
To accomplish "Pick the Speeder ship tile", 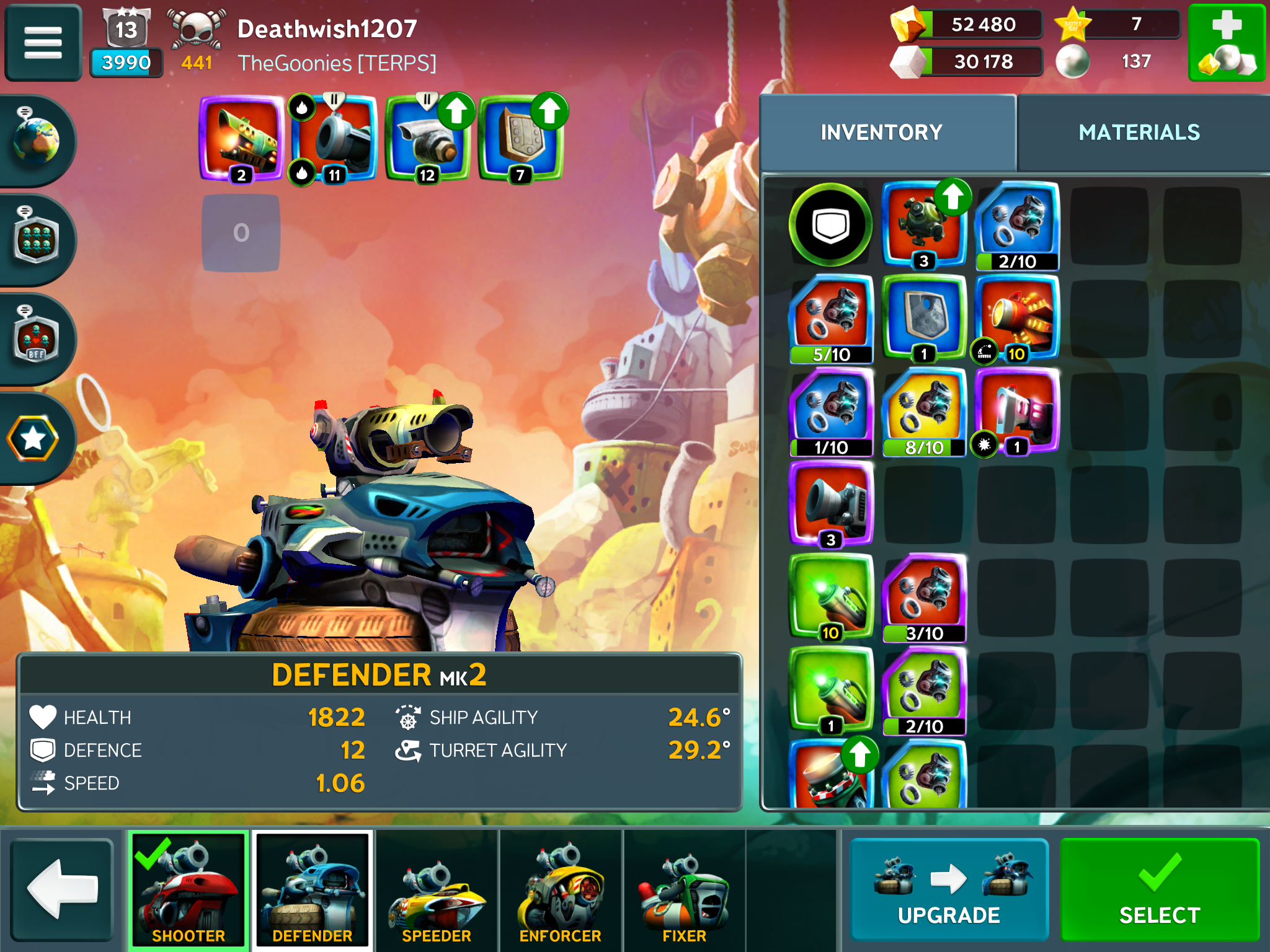I will coord(437,890).
